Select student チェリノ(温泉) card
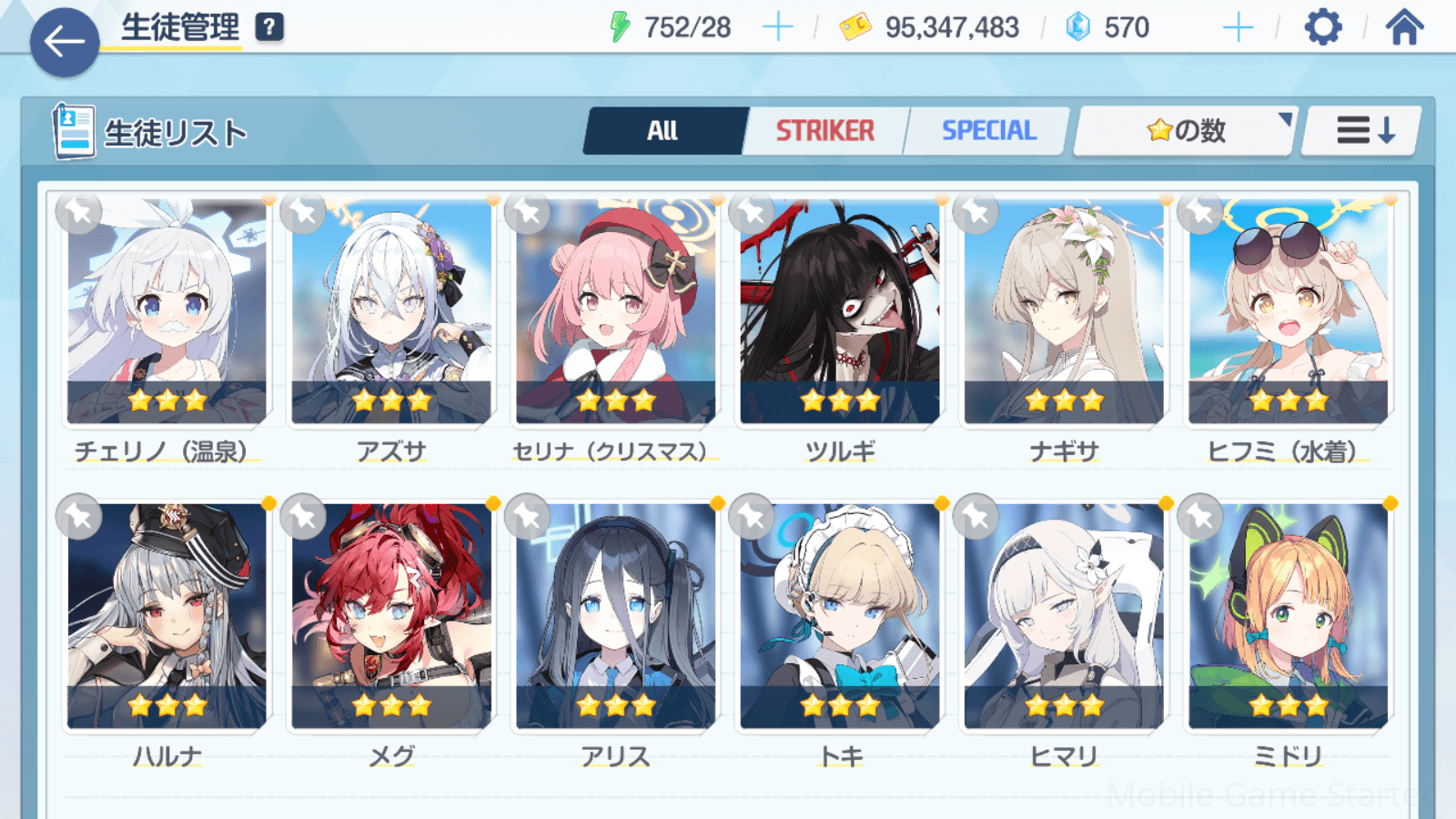The width and height of the screenshot is (1456, 819). (x=167, y=311)
